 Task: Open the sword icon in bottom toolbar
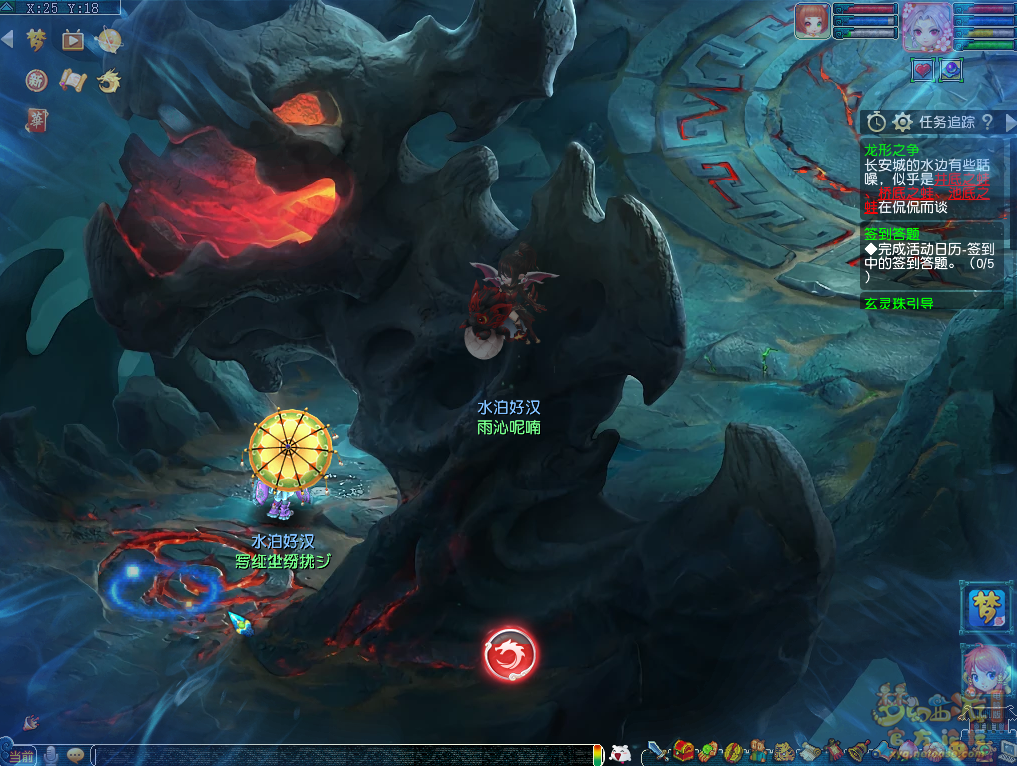[x=658, y=750]
